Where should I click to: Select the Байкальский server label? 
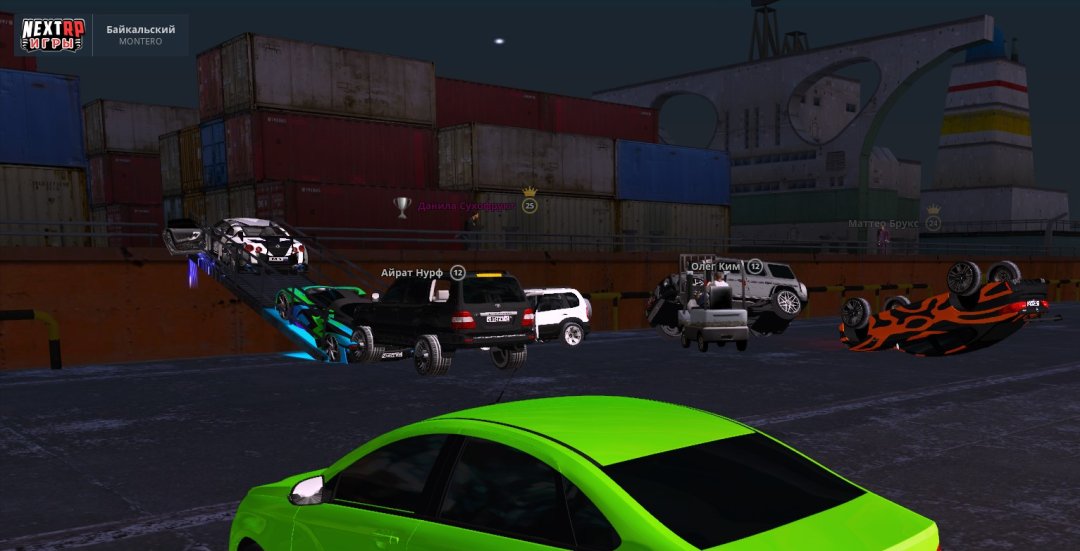tap(141, 30)
